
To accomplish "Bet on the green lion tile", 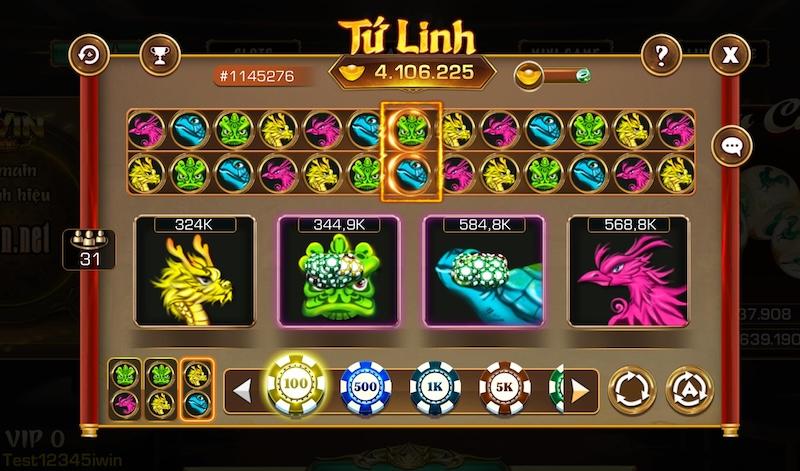I will (x=337, y=272).
